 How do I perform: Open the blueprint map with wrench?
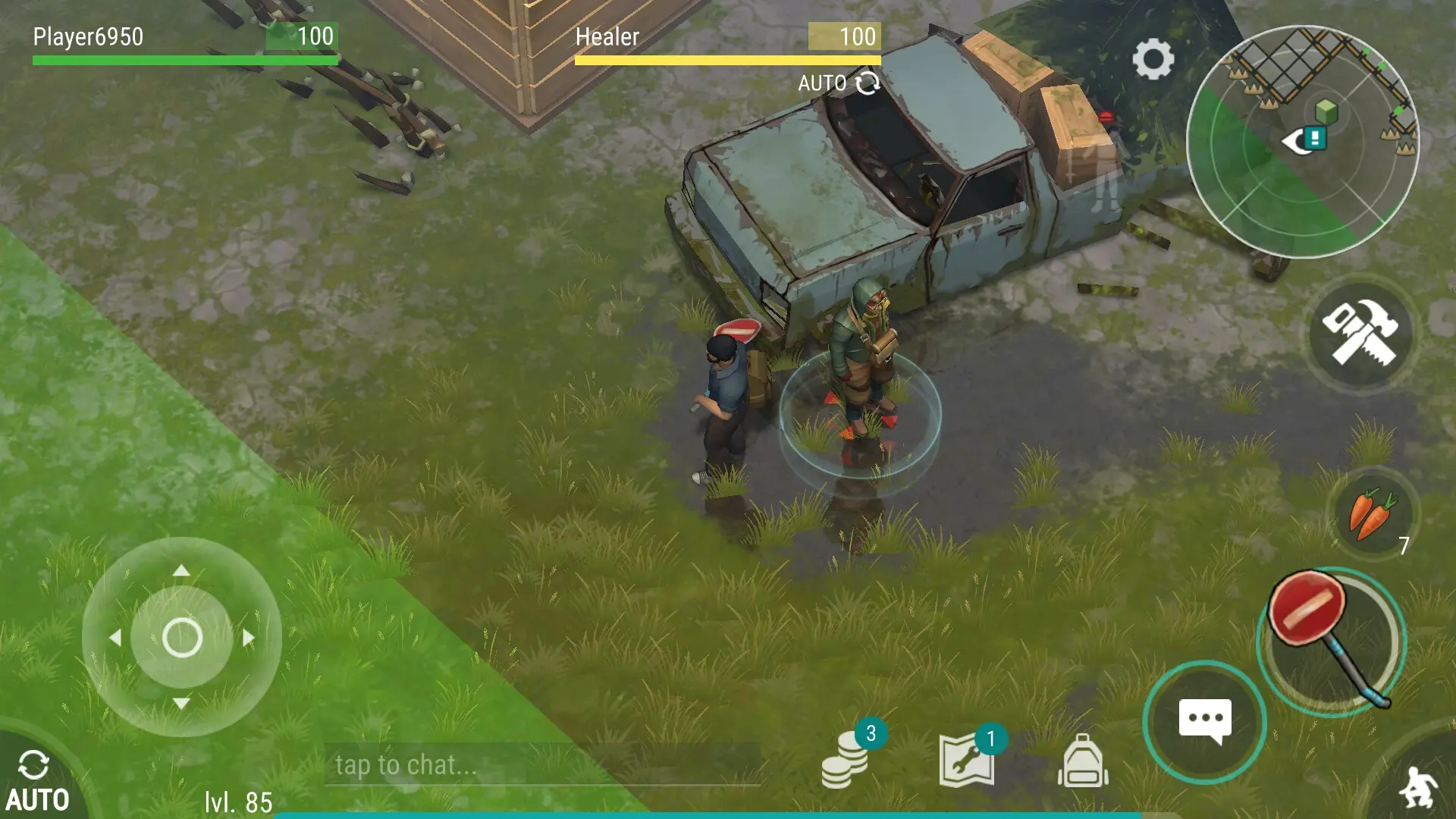pyautogui.click(x=967, y=761)
